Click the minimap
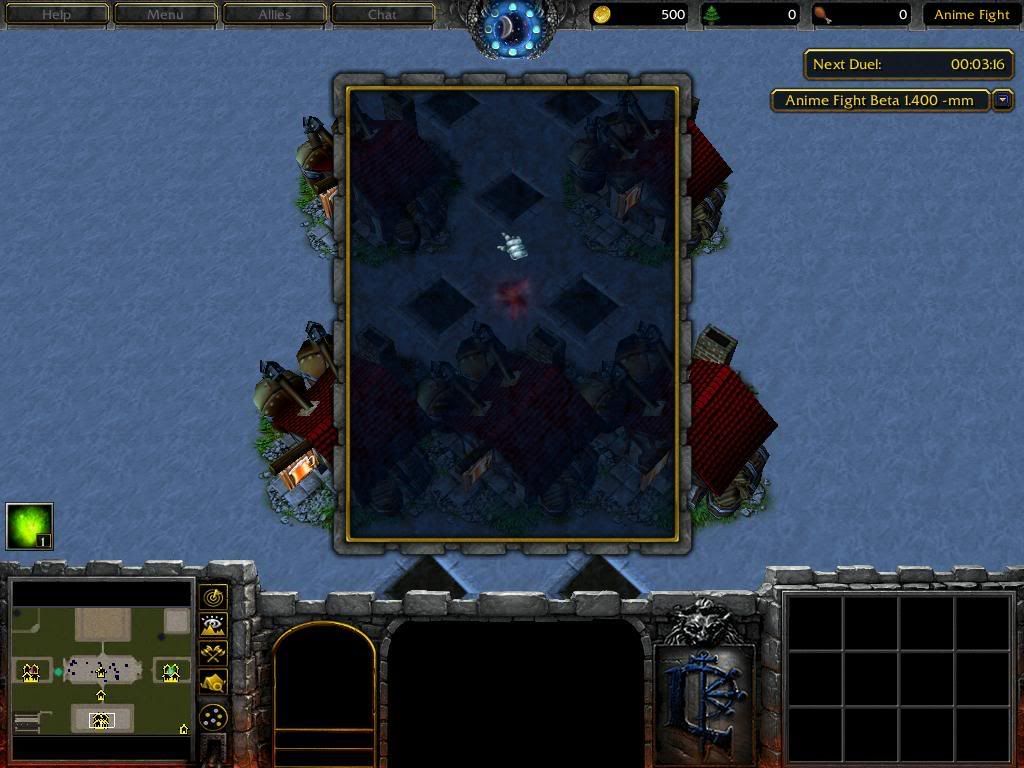Image resolution: width=1024 pixels, height=768 pixels. 100,670
